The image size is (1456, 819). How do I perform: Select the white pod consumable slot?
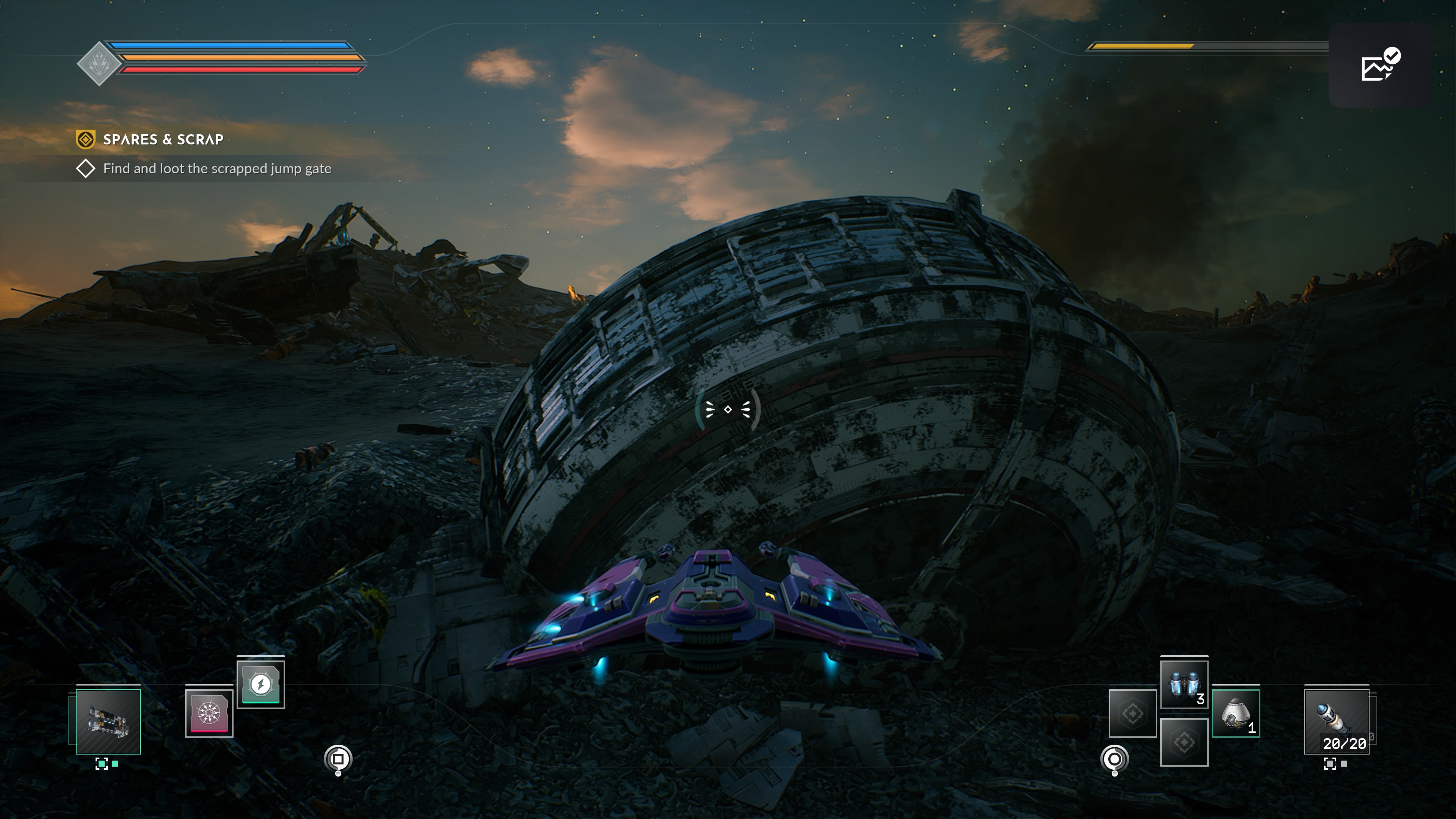click(1236, 713)
